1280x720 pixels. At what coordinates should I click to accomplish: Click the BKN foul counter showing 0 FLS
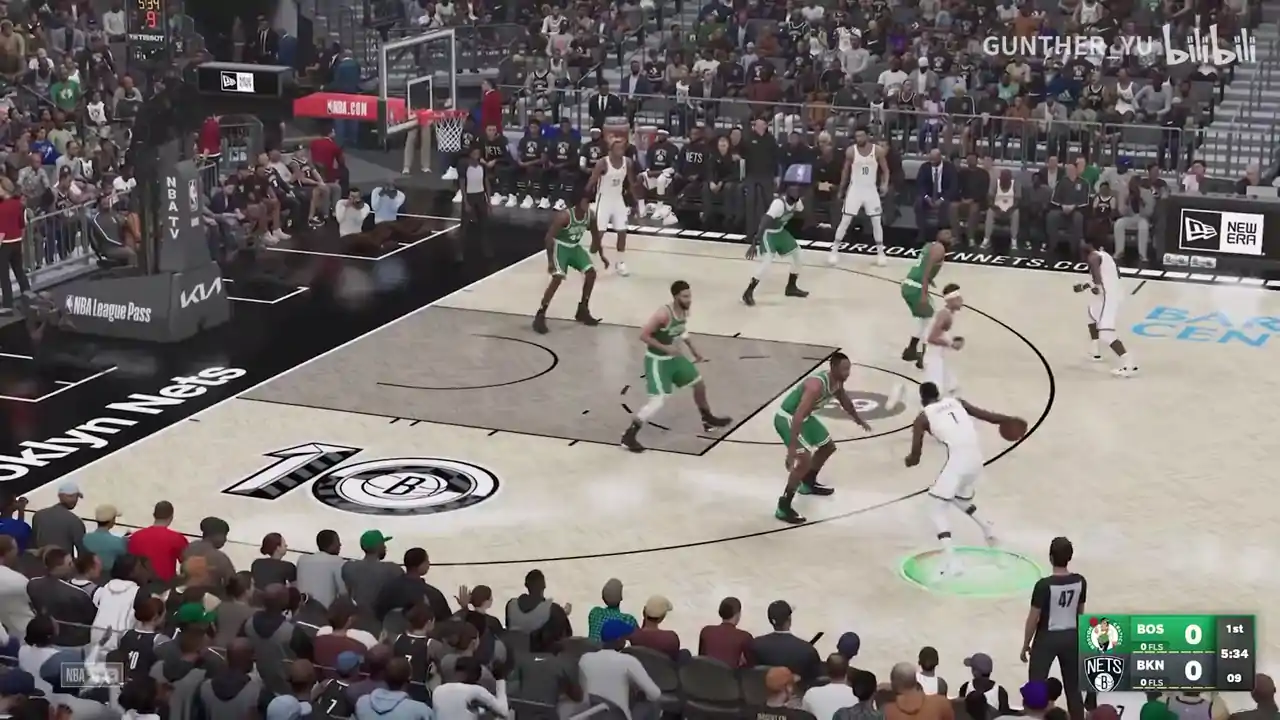[x=1152, y=683]
